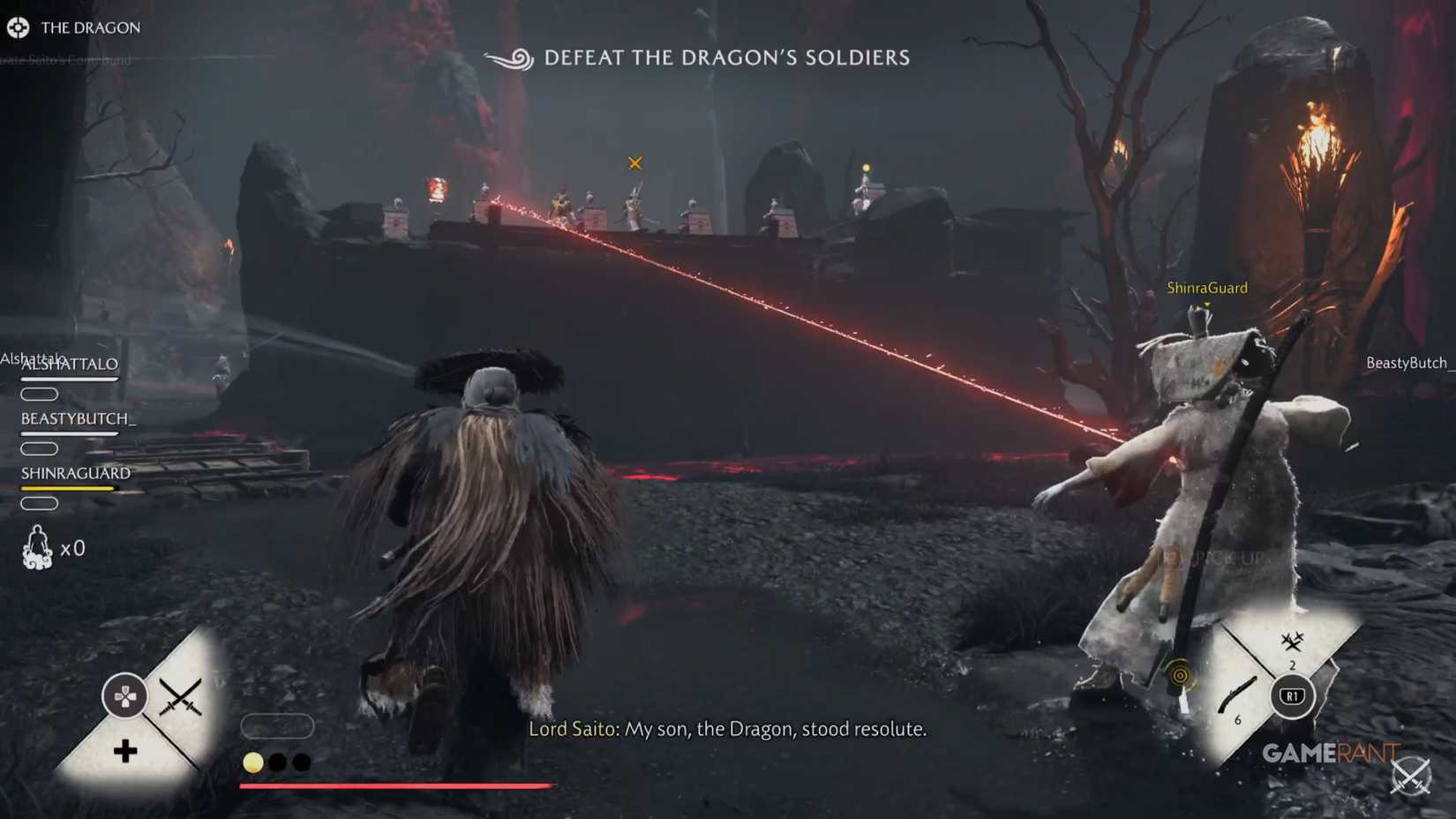Toggle the third resolve dot
Viewport: 1456px width, 819px height.
(x=302, y=762)
